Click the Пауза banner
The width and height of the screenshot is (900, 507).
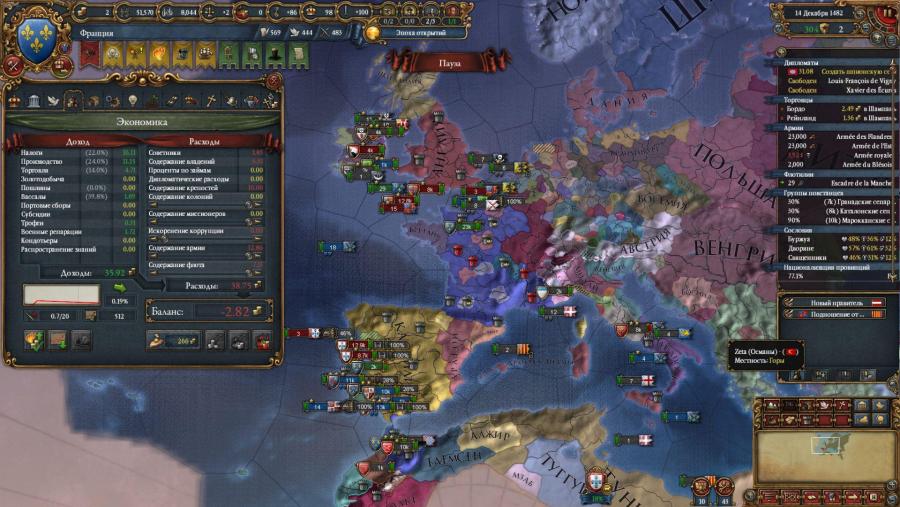(x=450, y=62)
